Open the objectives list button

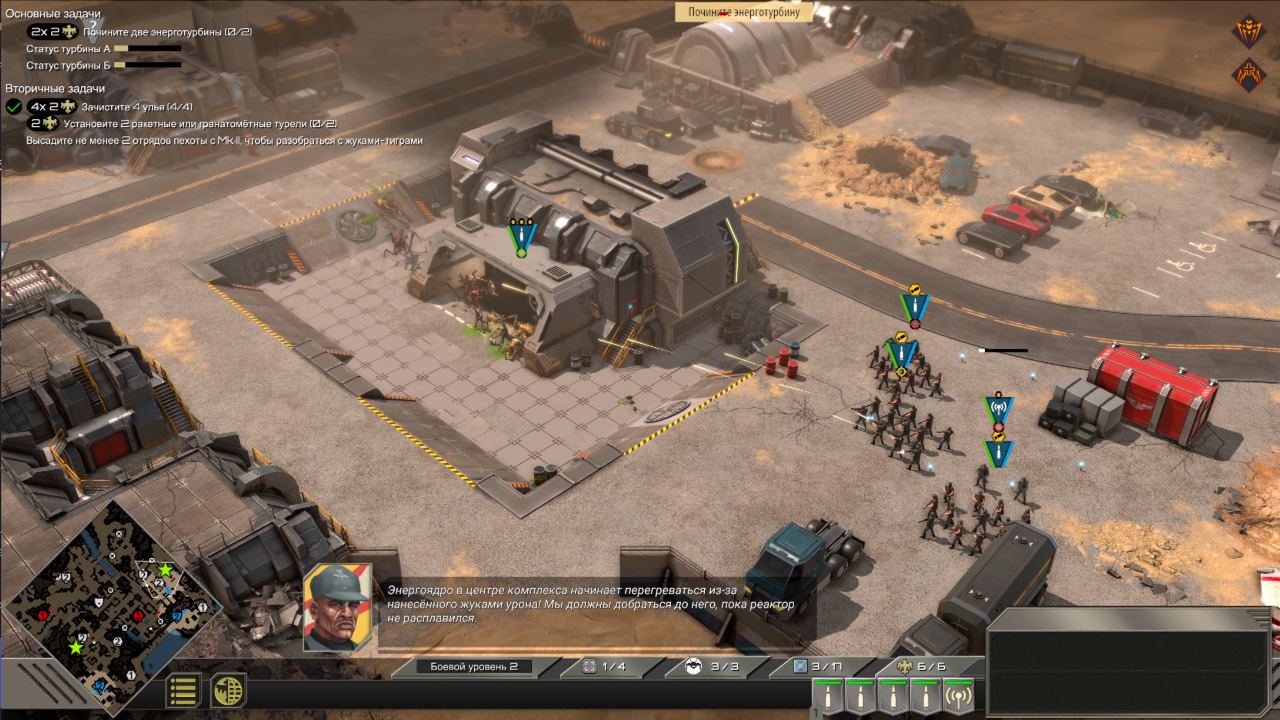[183, 691]
